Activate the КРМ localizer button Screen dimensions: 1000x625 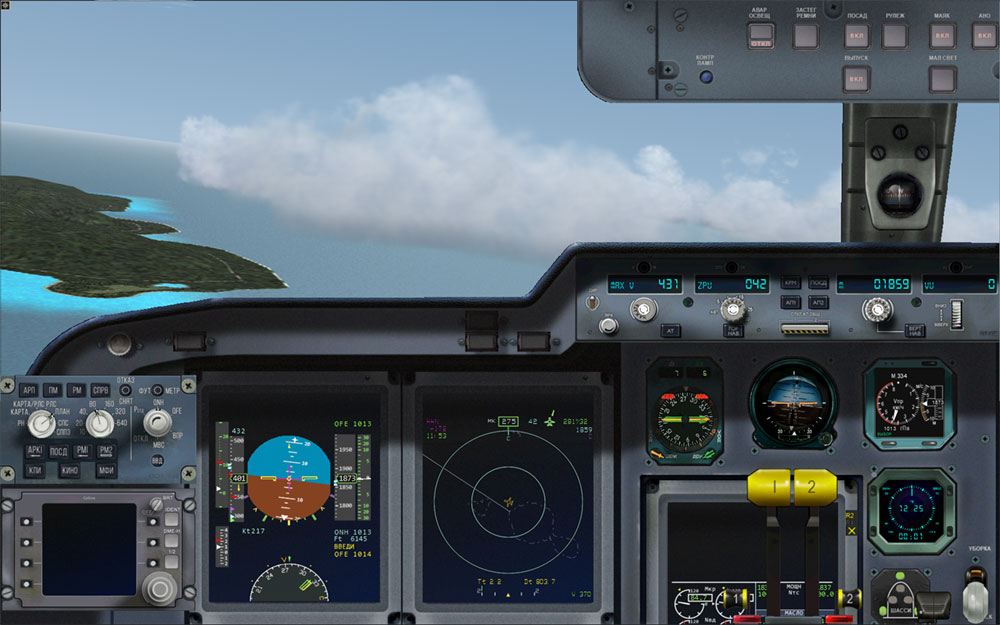pos(791,284)
